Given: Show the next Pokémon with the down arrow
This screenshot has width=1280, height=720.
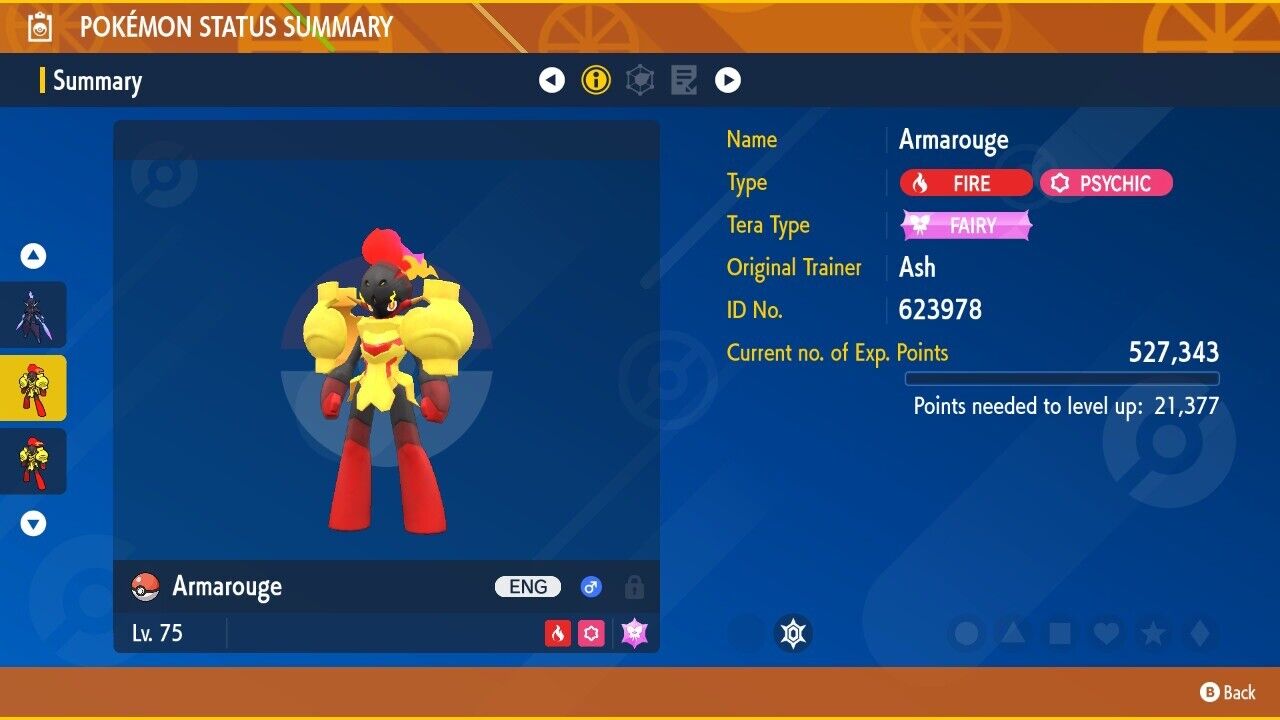Looking at the screenshot, I should tap(33, 523).
